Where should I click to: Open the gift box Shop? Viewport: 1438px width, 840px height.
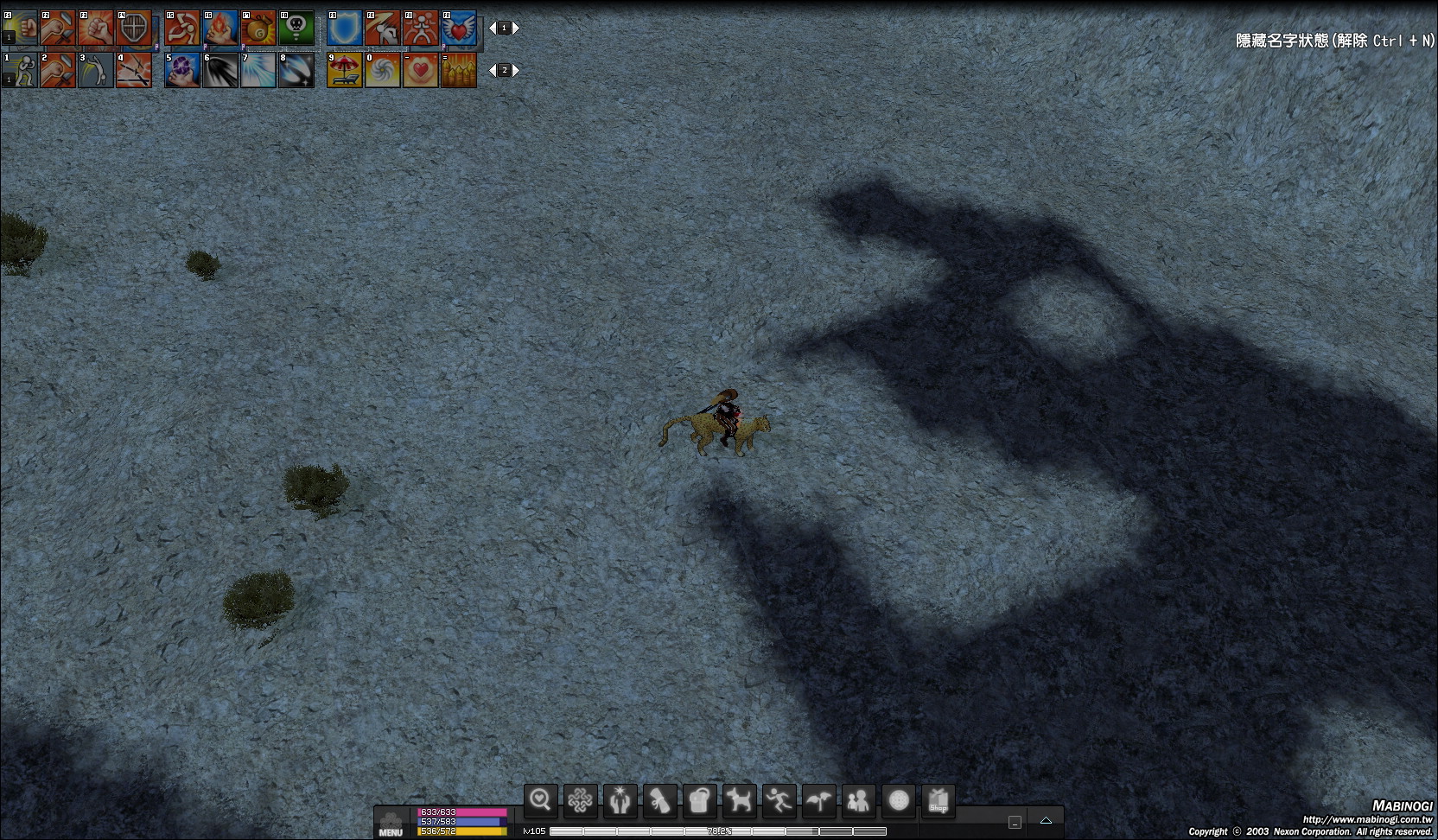tap(939, 801)
